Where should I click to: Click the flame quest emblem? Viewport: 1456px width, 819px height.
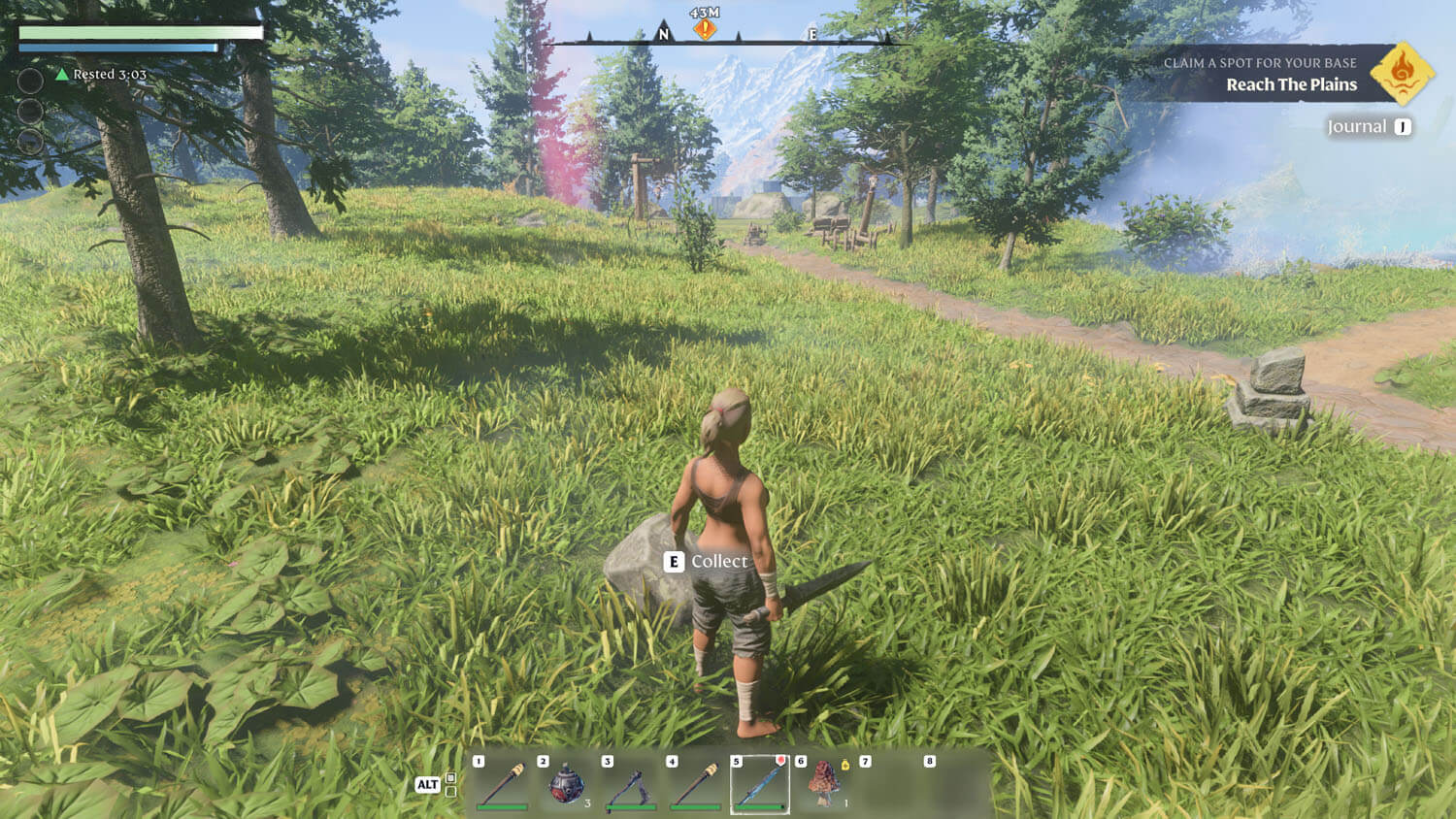(1402, 73)
